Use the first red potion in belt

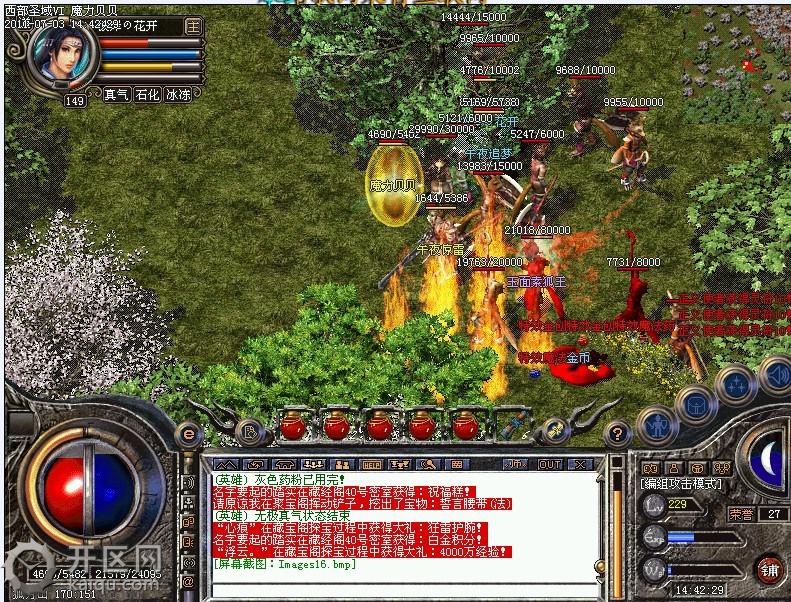[292, 426]
